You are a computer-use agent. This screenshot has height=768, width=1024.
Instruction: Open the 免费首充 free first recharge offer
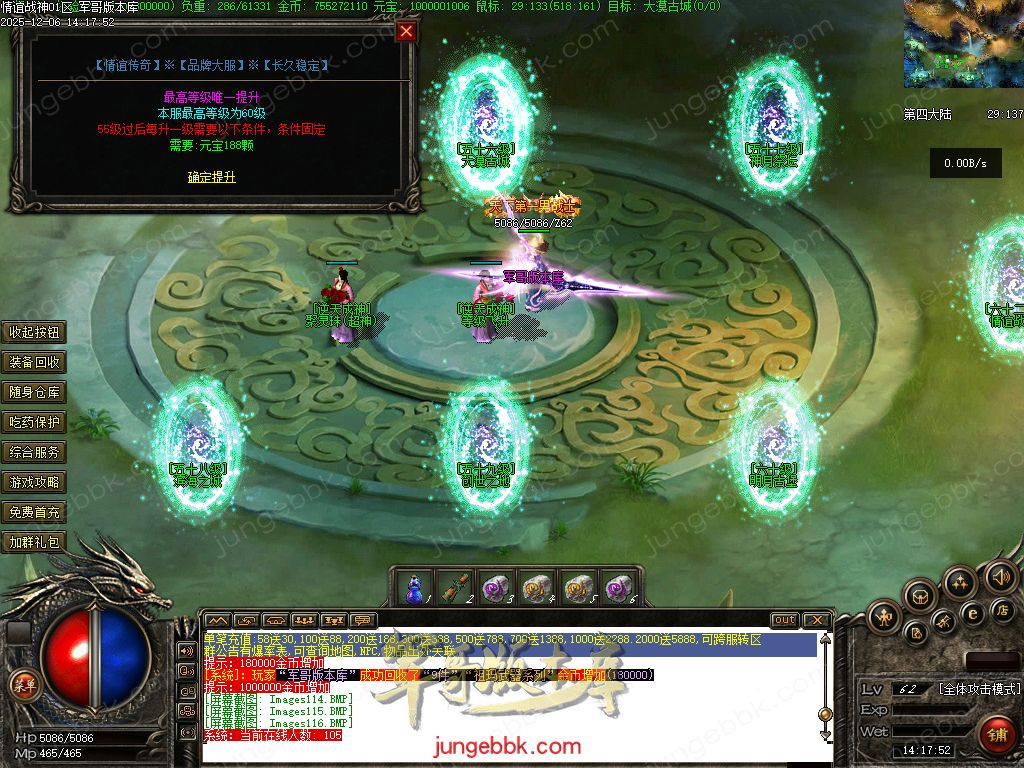point(35,512)
